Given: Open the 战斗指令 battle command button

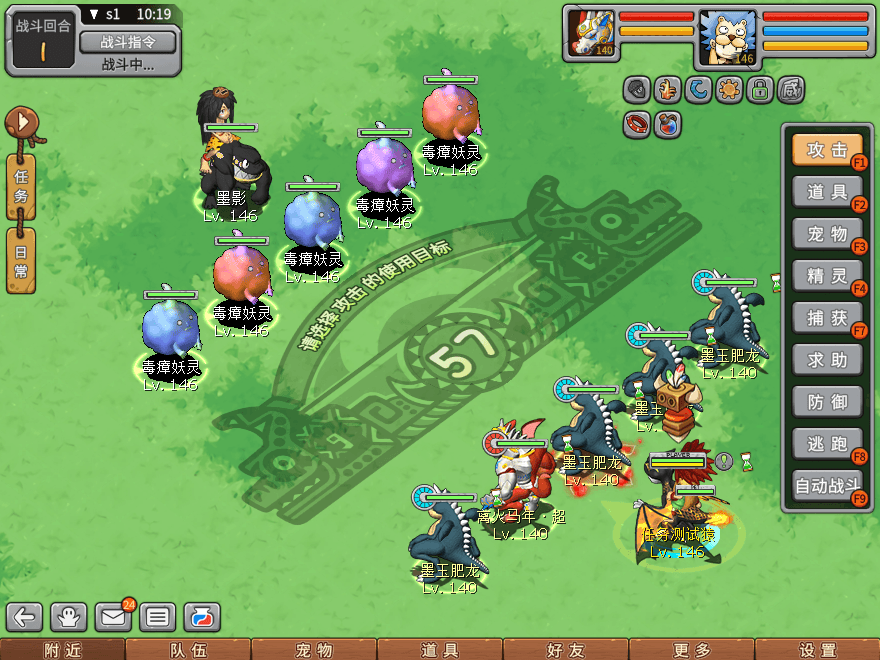Looking at the screenshot, I should [127, 42].
